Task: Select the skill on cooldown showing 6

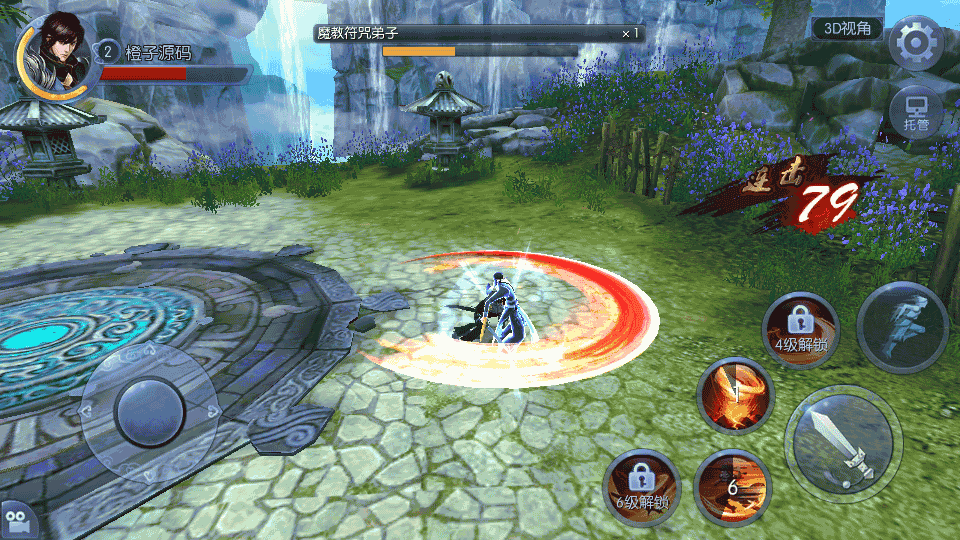Action: click(733, 486)
